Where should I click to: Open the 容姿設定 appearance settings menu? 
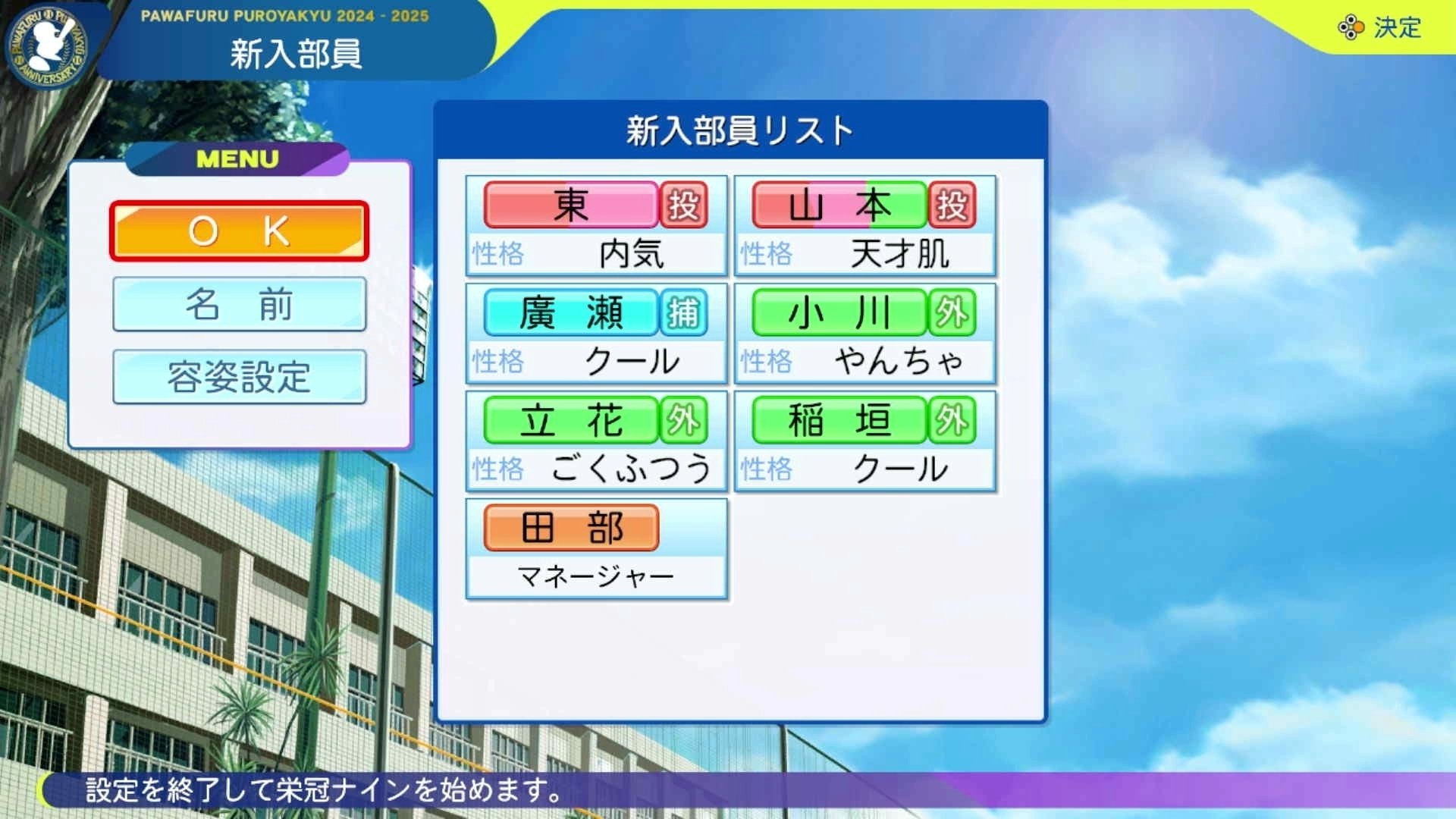[239, 377]
